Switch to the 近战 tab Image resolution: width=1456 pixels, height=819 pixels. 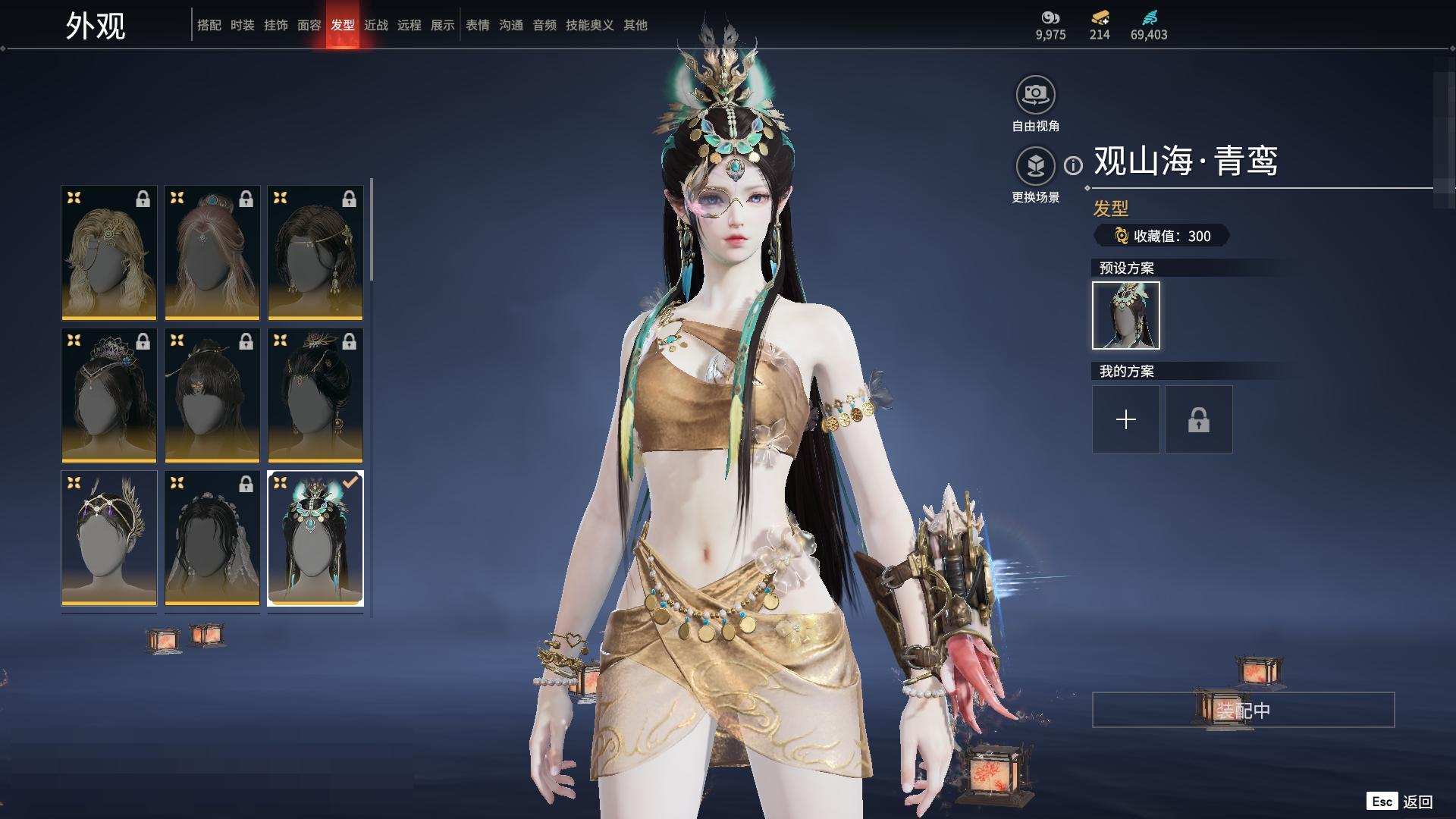376,25
